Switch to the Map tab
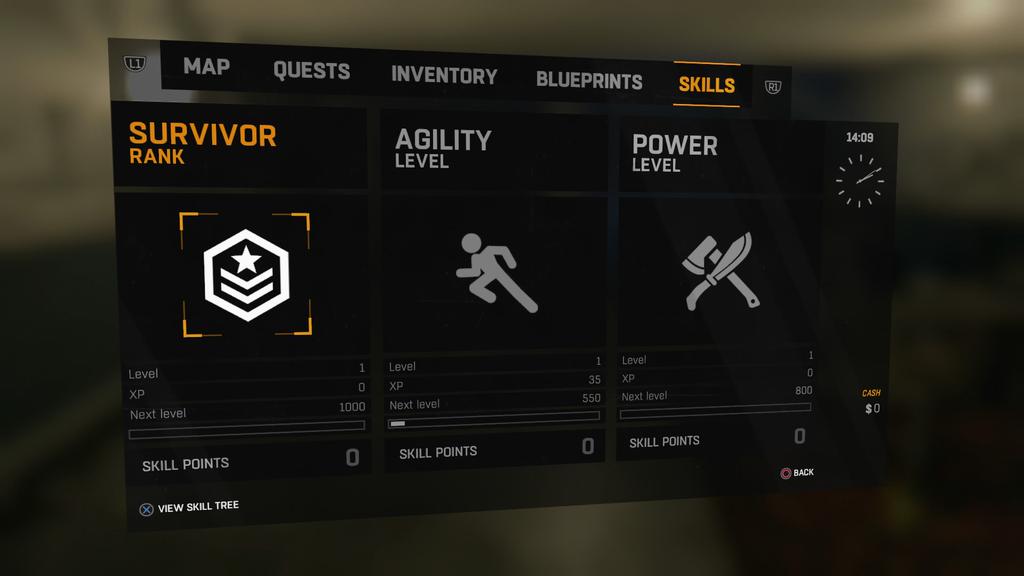This screenshot has height=576, width=1024. tap(206, 67)
